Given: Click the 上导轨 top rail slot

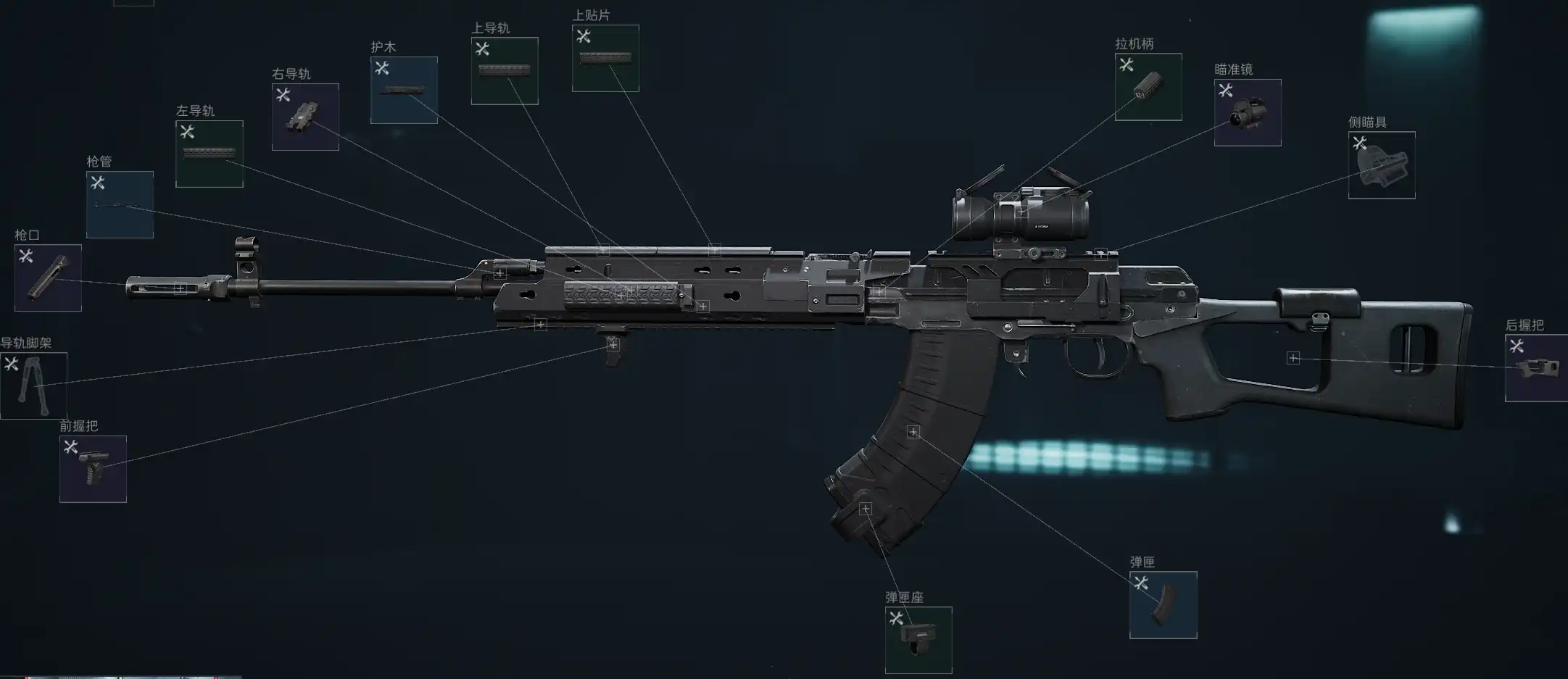Looking at the screenshot, I should (505, 71).
